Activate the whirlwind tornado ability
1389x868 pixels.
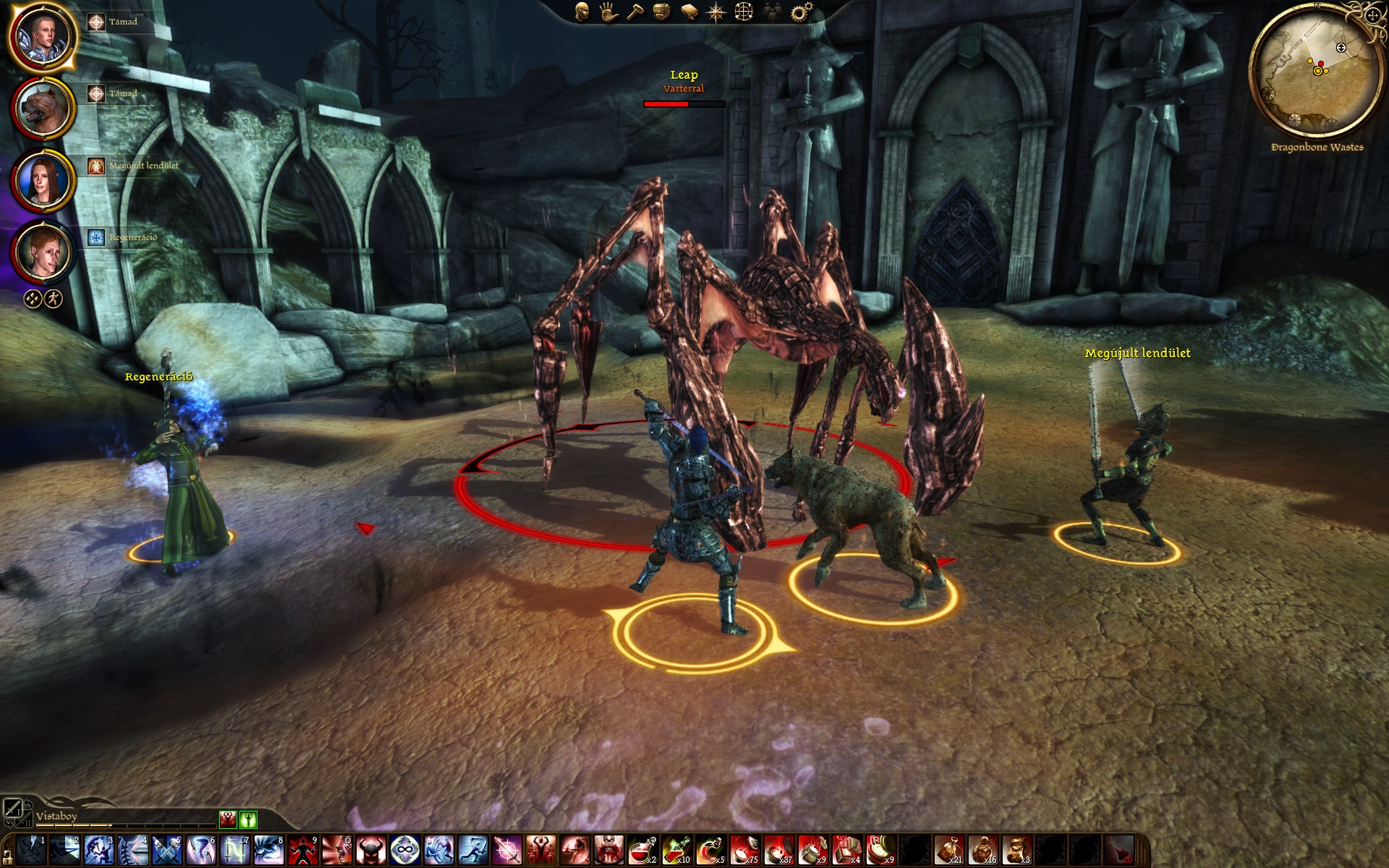(x=201, y=851)
